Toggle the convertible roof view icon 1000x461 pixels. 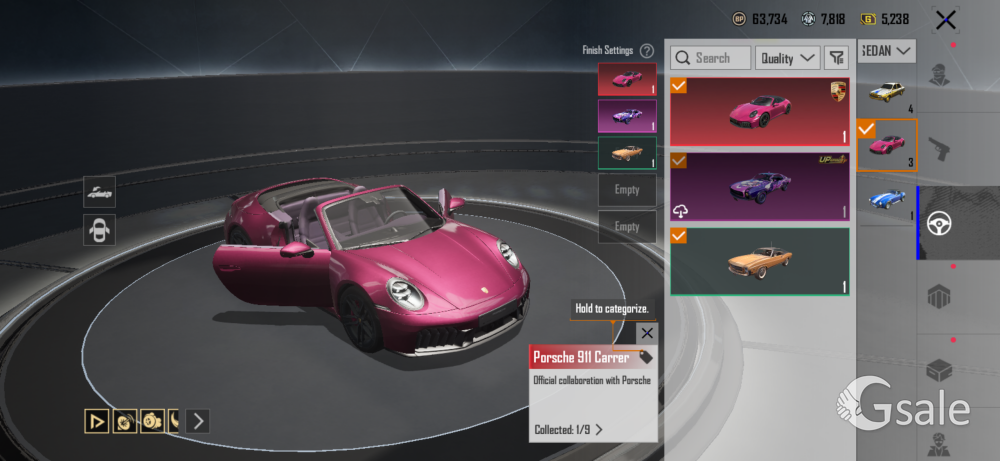point(99,191)
